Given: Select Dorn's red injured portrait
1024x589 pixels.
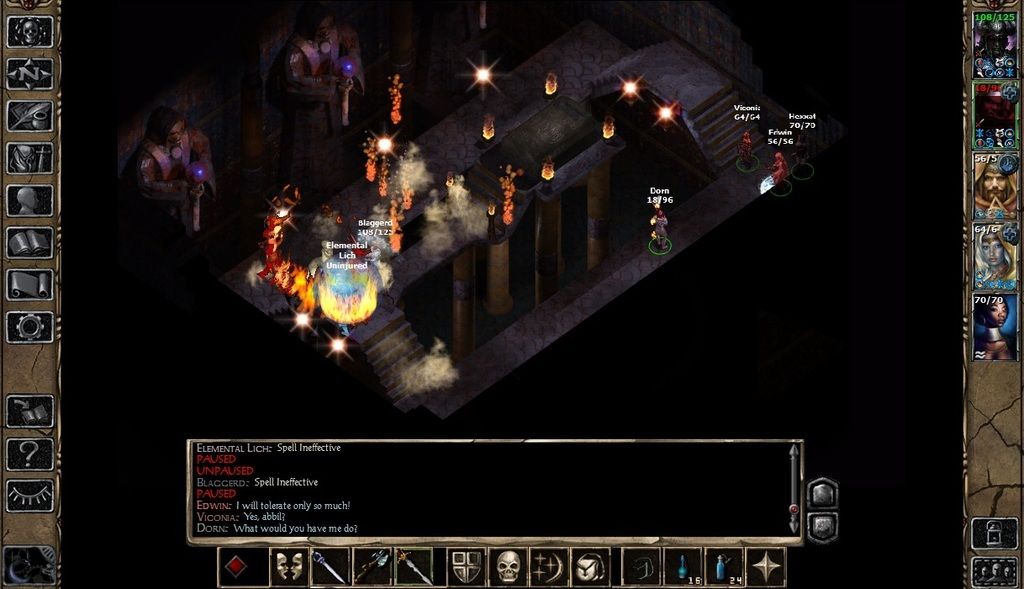Looking at the screenshot, I should [995, 114].
